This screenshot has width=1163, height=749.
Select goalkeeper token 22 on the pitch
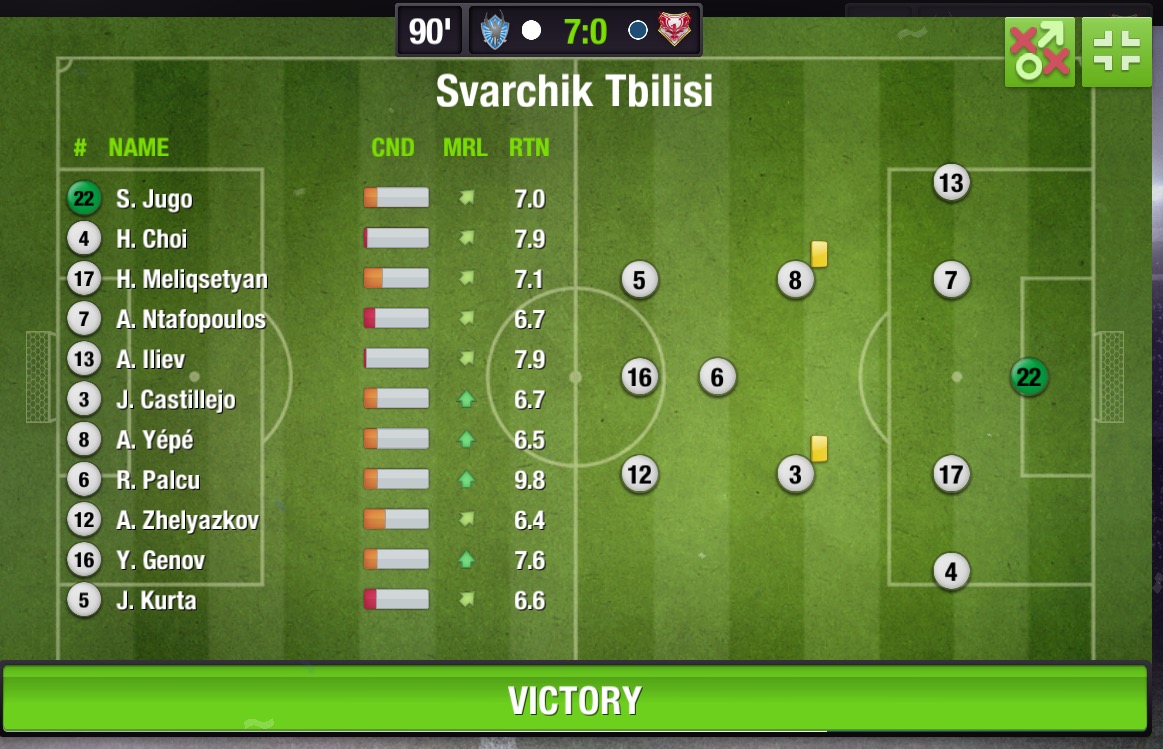[x=1028, y=377]
